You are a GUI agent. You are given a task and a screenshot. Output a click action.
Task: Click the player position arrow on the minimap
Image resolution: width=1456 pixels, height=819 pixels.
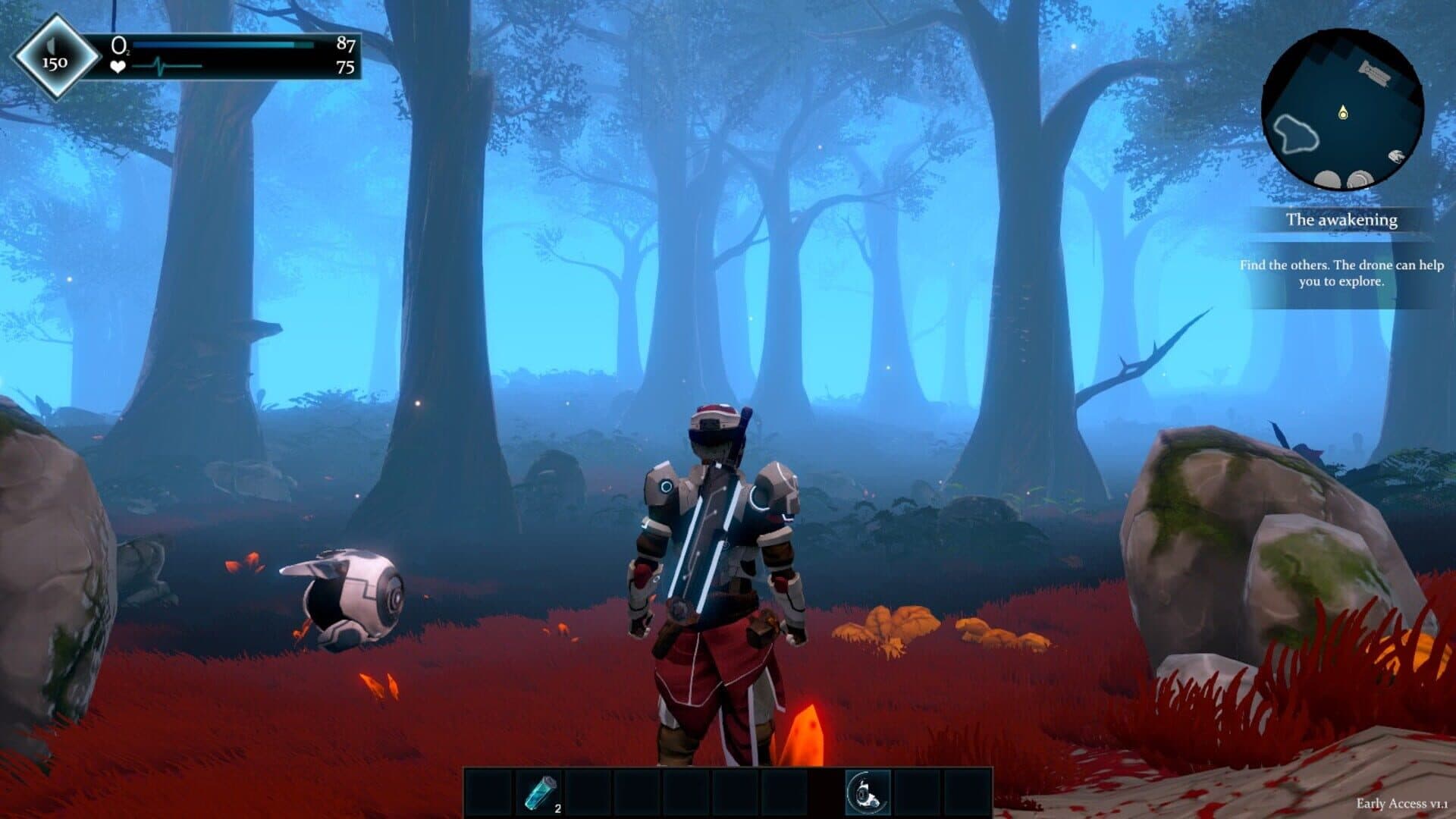[x=1342, y=112]
